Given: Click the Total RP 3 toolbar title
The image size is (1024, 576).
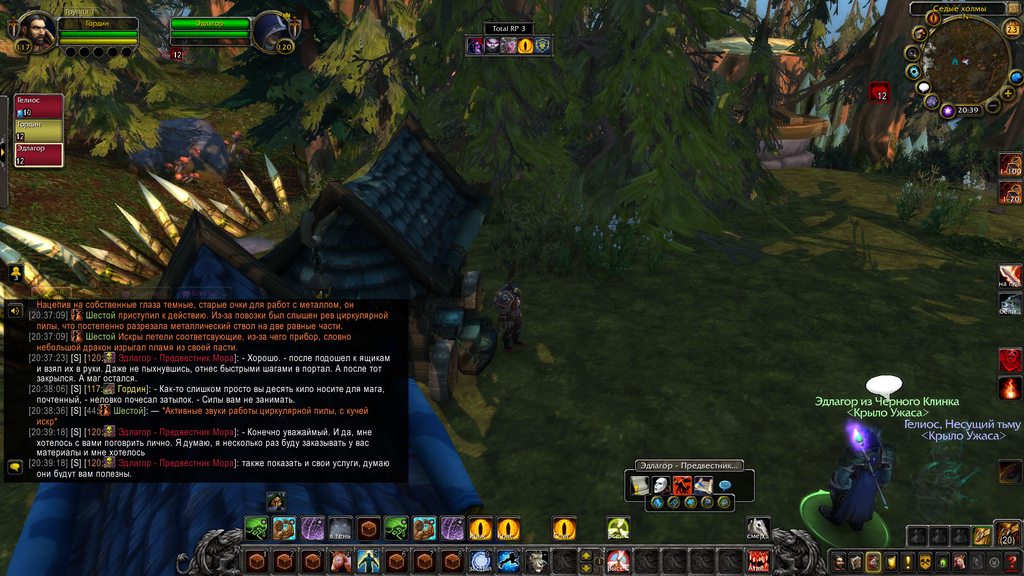Looking at the screenshot, I should coord(509,28).
